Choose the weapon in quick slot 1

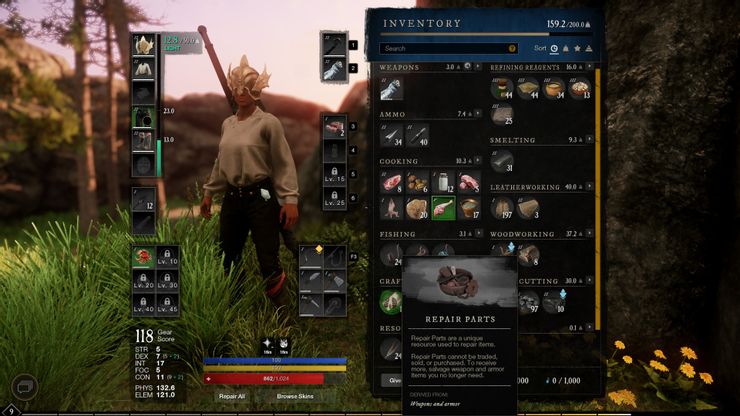(333, 45)
